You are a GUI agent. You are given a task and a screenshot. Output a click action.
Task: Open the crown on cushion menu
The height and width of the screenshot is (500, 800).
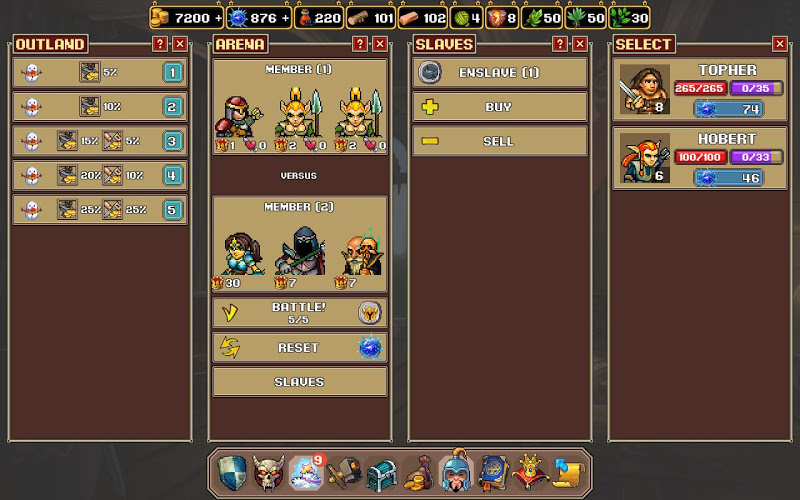coord(529,472)
